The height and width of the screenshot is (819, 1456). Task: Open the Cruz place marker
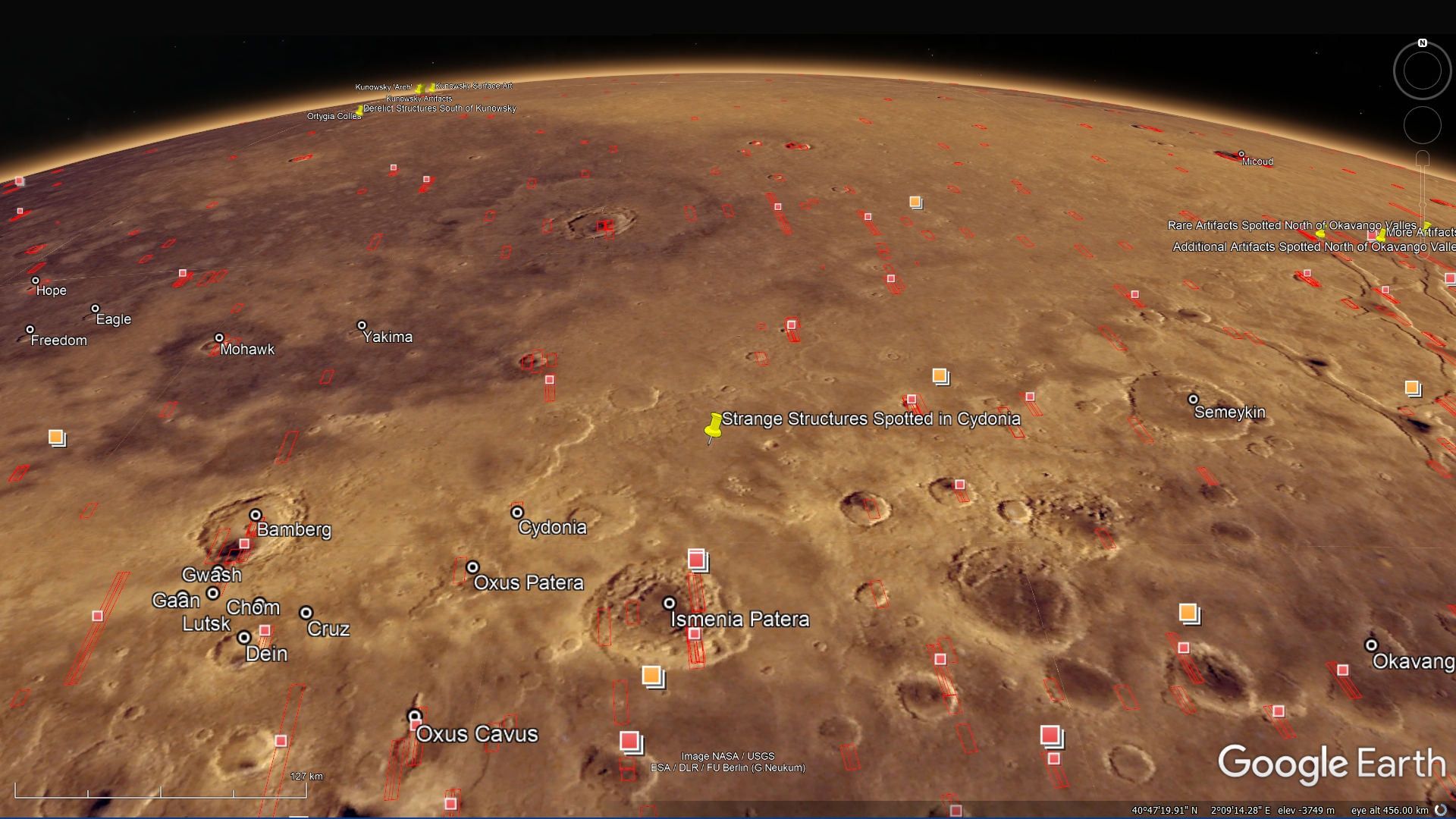(306, 613)
